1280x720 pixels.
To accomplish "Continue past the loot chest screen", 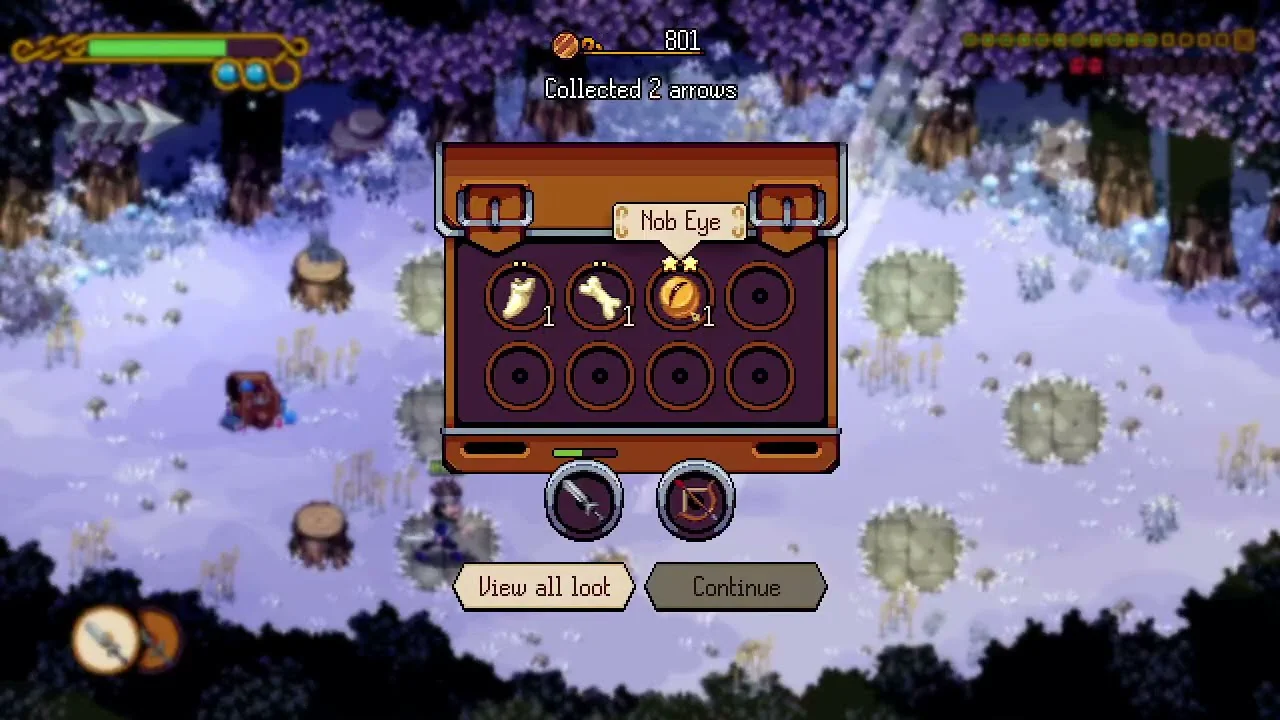I will coord(736,587).
